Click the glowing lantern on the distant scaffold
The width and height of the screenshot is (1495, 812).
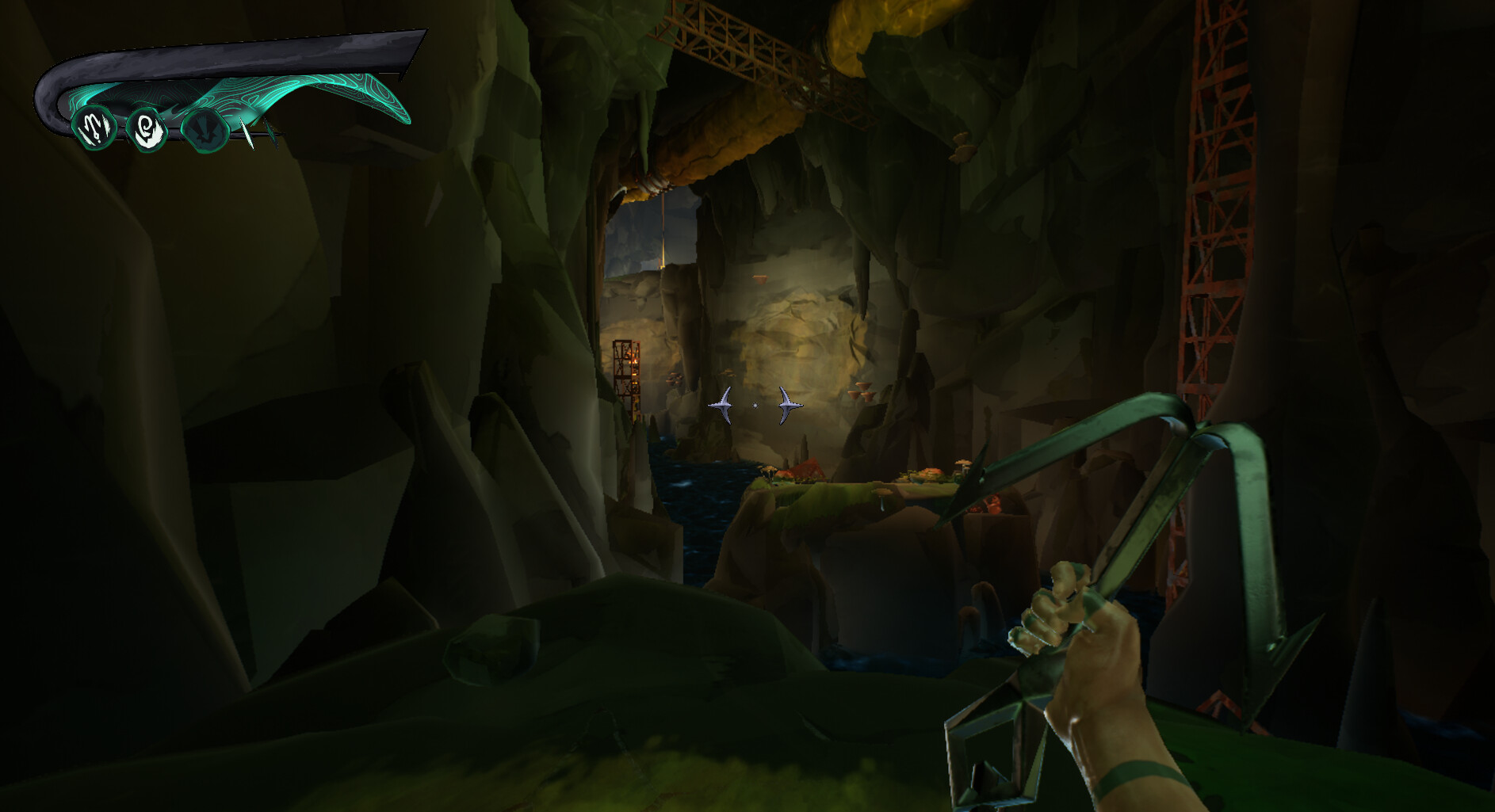634,360
